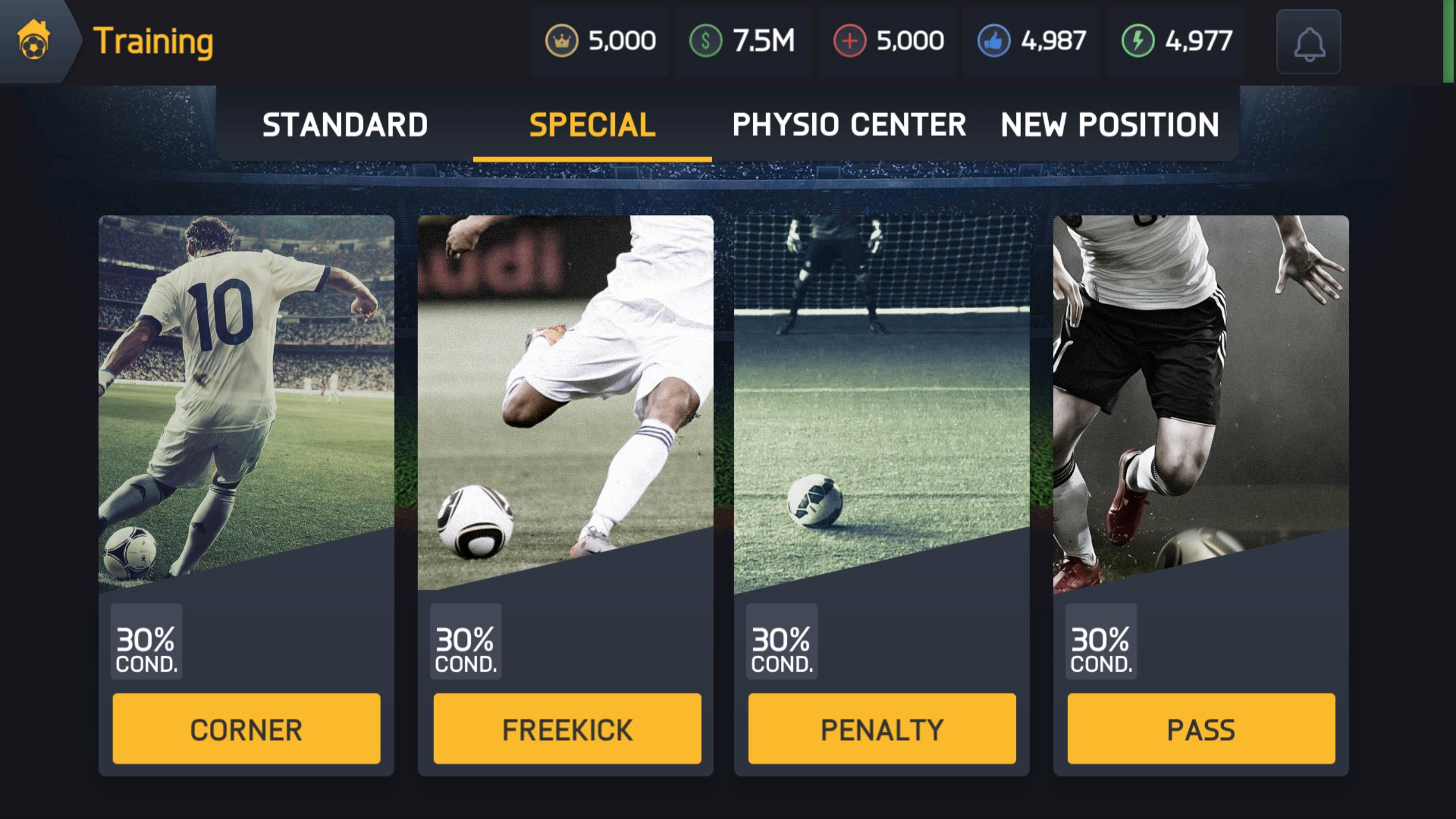This screenshot has height=819, width=1456.
Task: Start FREEKICK training drill
Action: [565, 727]
